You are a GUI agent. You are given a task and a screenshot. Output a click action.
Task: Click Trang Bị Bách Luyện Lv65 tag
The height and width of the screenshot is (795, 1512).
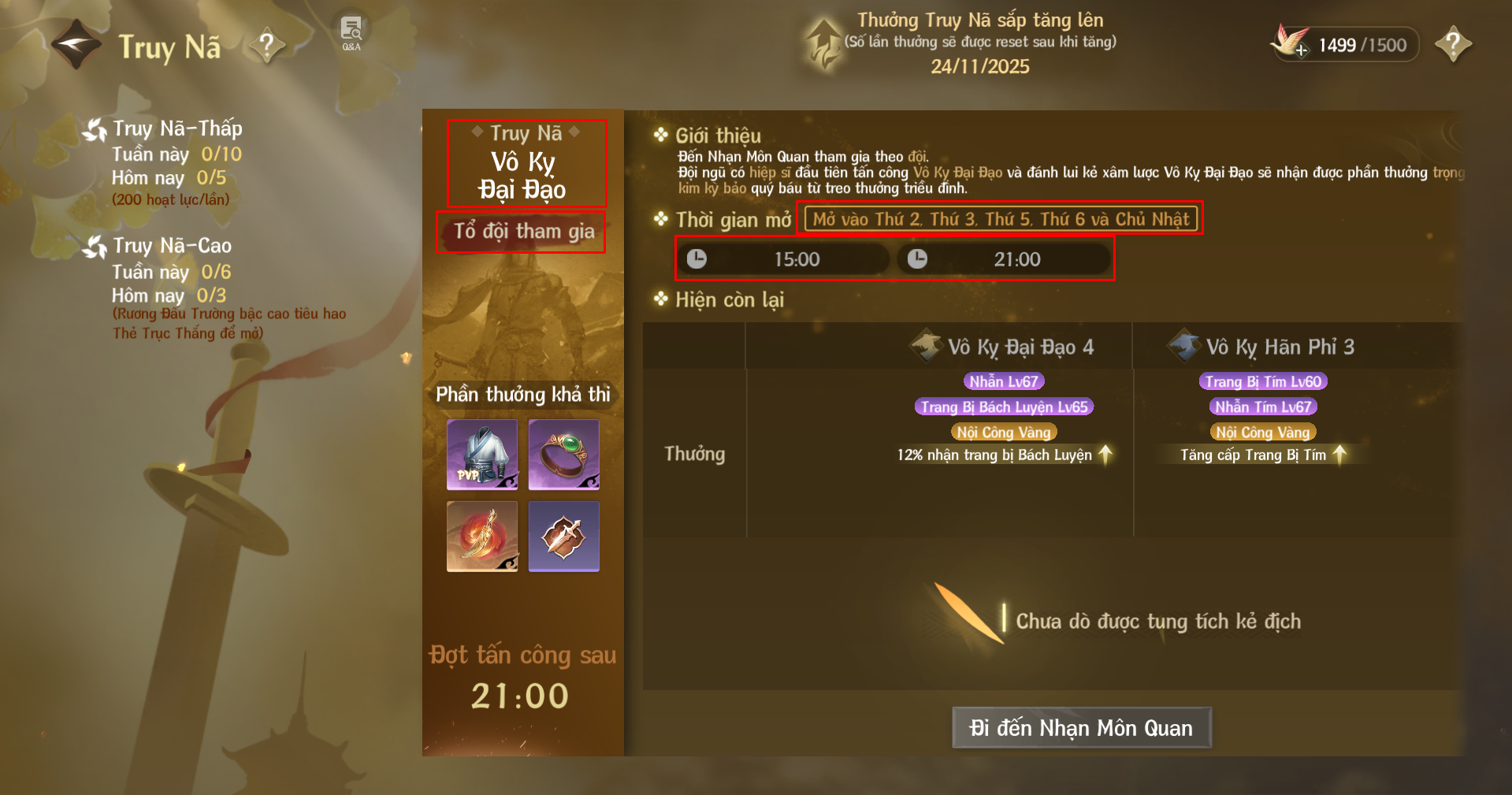point(1004,407)
